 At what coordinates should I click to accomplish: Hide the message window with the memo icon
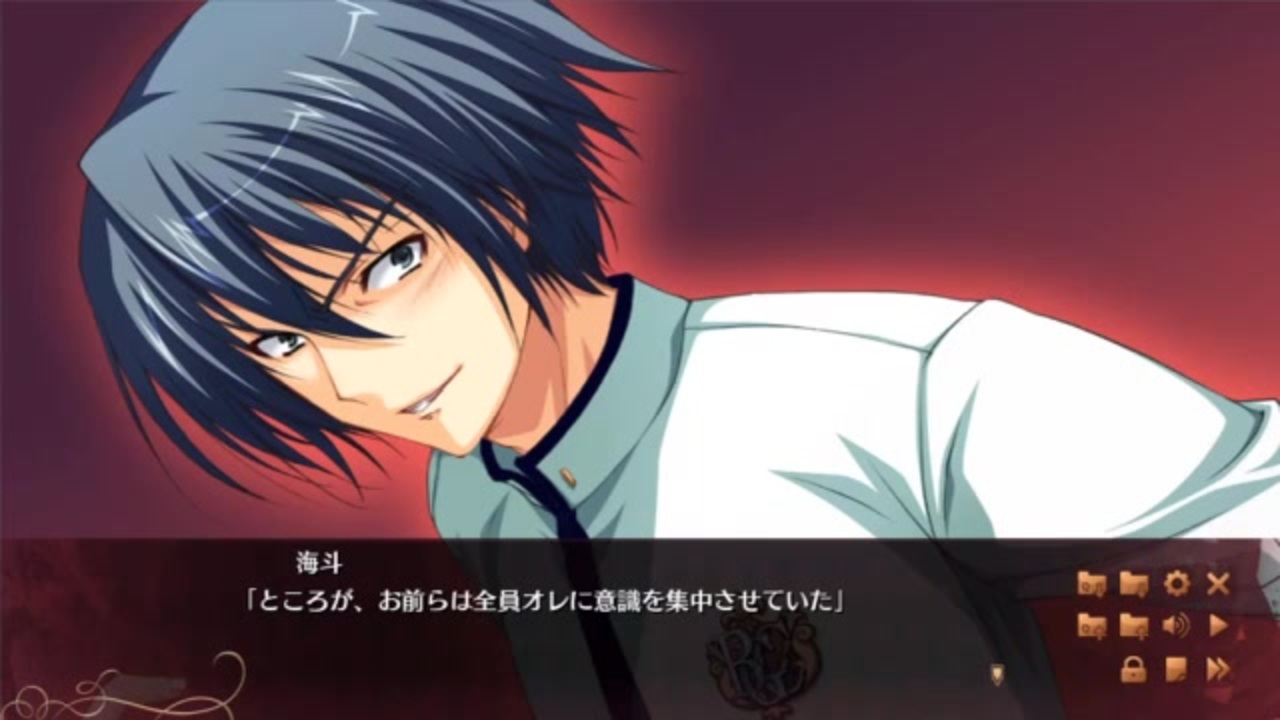[1175, 666]
